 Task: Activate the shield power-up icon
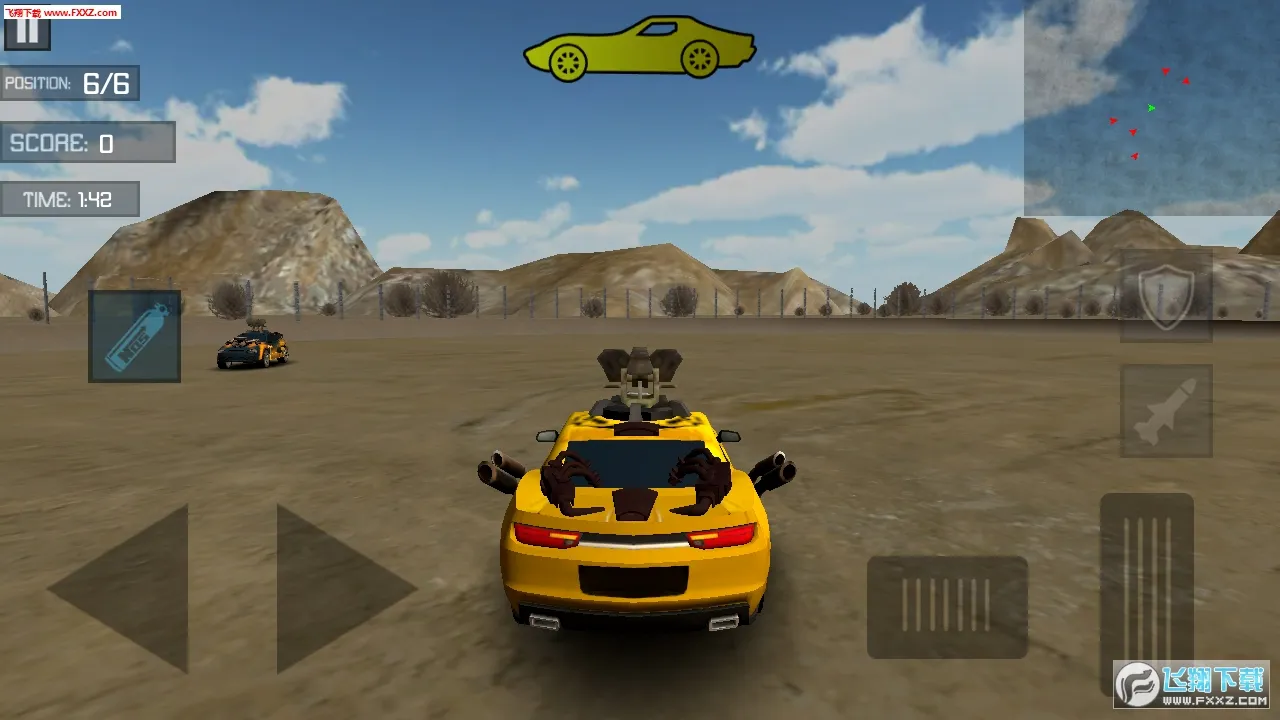1164,298
